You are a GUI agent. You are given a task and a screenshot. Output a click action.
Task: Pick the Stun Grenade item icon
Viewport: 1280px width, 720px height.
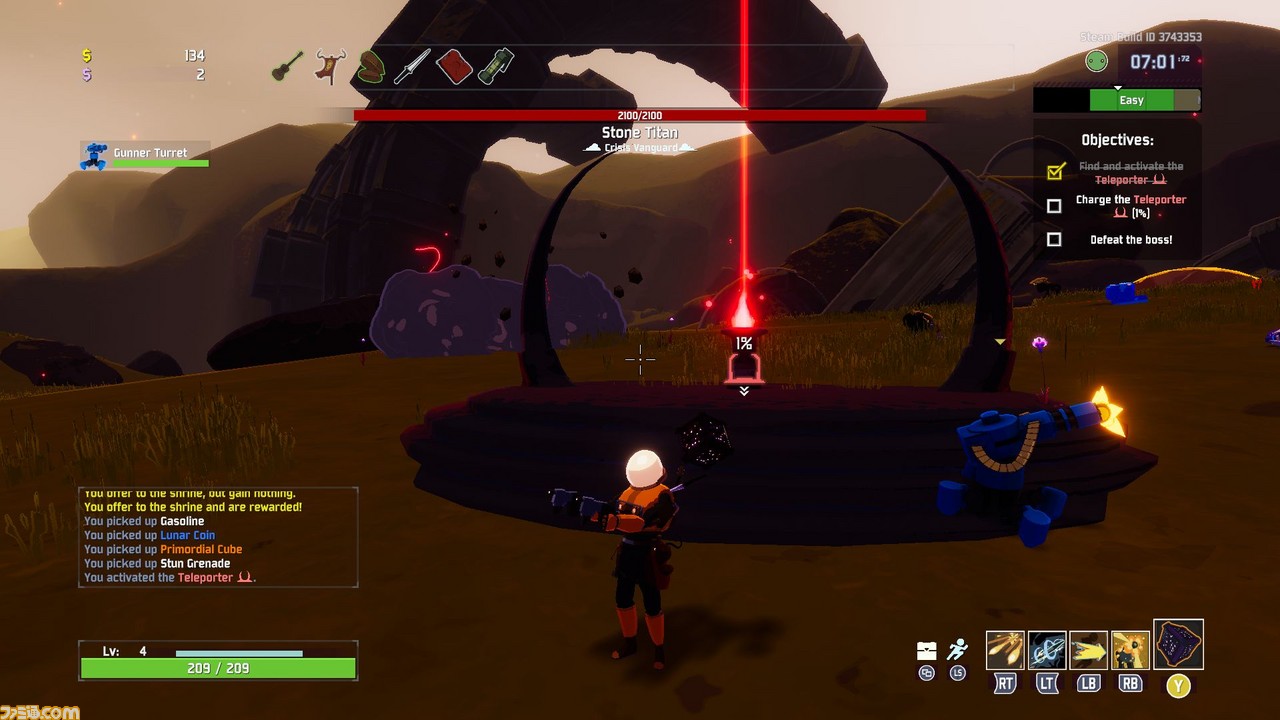point(495,67)
